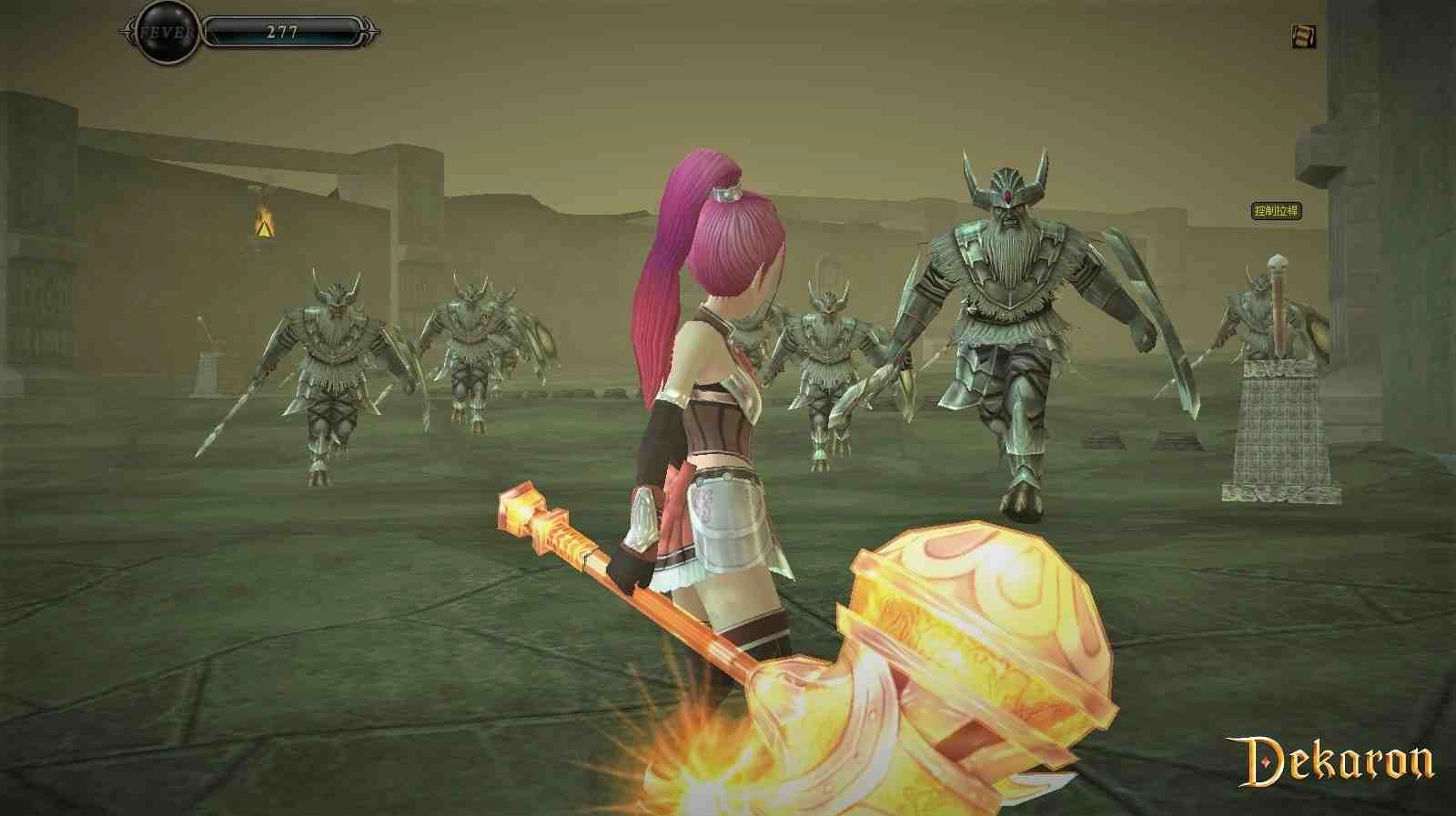Click the 277 counter bar
This screenshot has height=816, width=1456.
click(282, 31)
